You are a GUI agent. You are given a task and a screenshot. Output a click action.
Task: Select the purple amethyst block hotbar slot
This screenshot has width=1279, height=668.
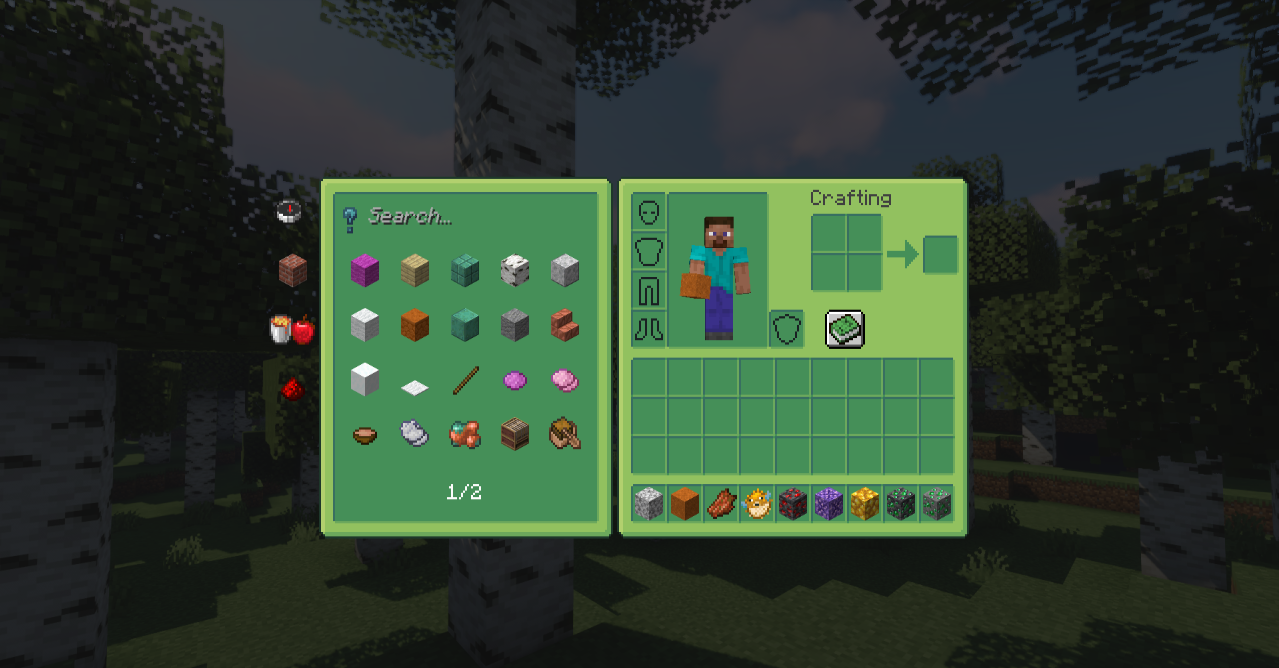(x=829, y=504)
